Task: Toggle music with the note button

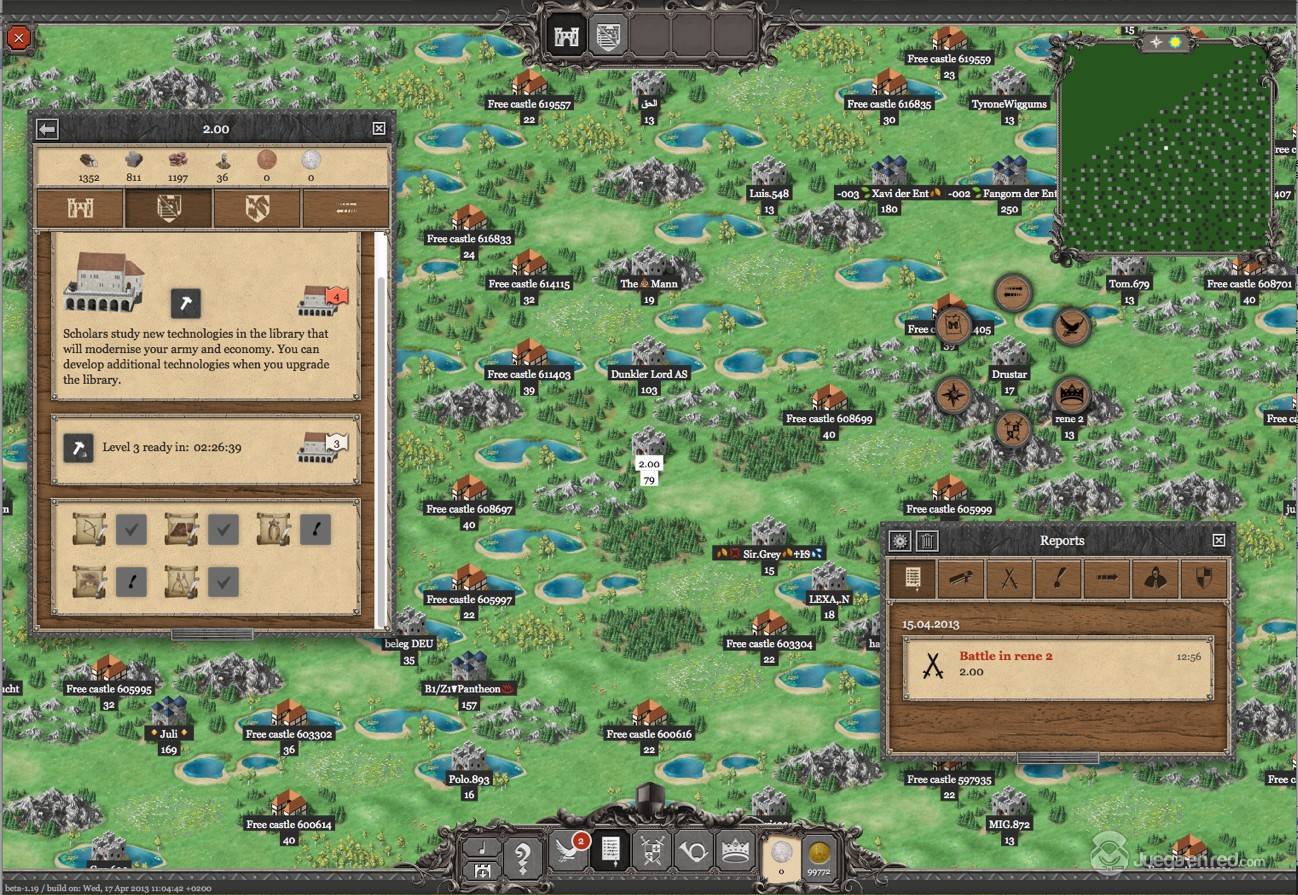Action: [x=484, y=847]
